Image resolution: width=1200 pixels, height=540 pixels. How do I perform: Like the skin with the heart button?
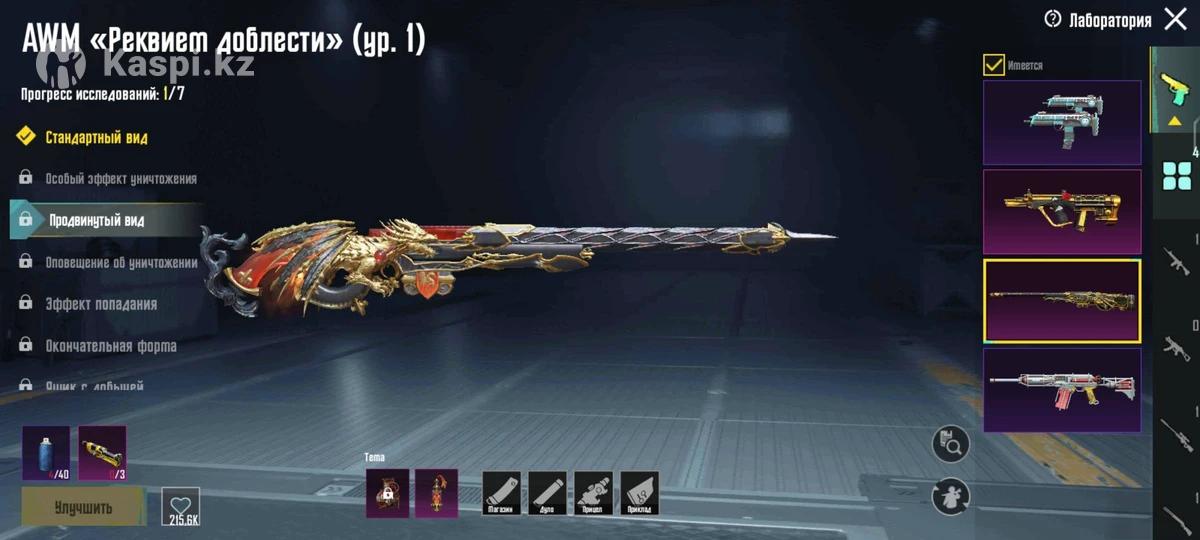[x=181, y=506]
